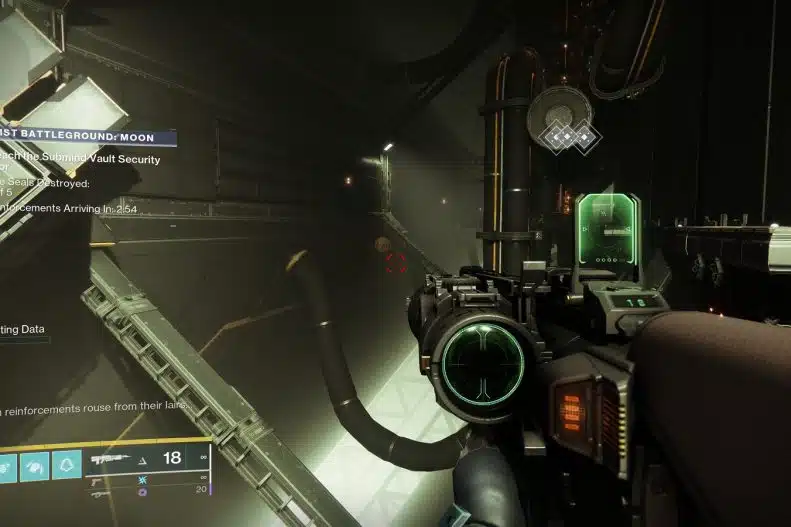The width and height of the screenshot is (791, 527).
Task: Choose the bottom heavy weapon row
Action: point(100,494)
